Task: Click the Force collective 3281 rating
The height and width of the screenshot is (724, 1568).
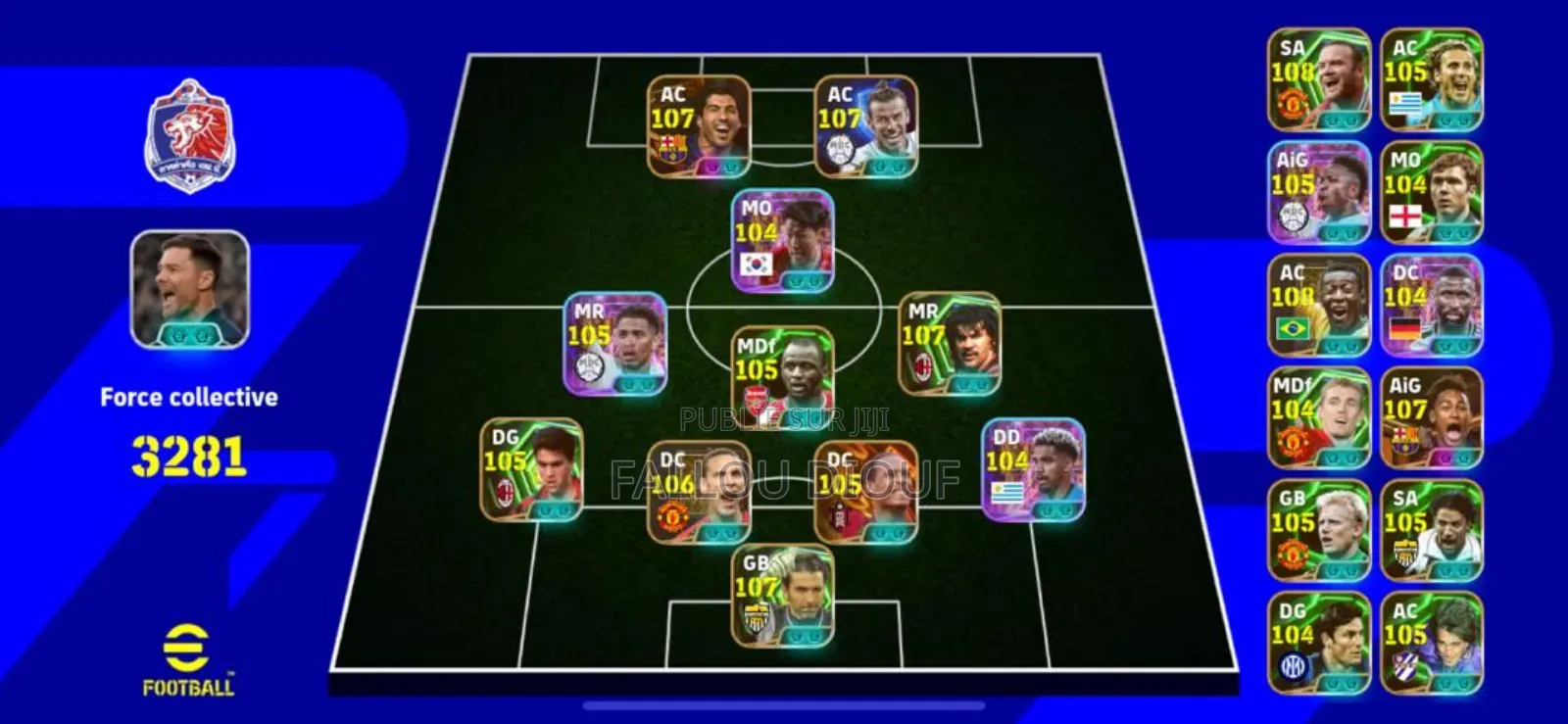Action: pyautogui.click(x=186, y=449)
